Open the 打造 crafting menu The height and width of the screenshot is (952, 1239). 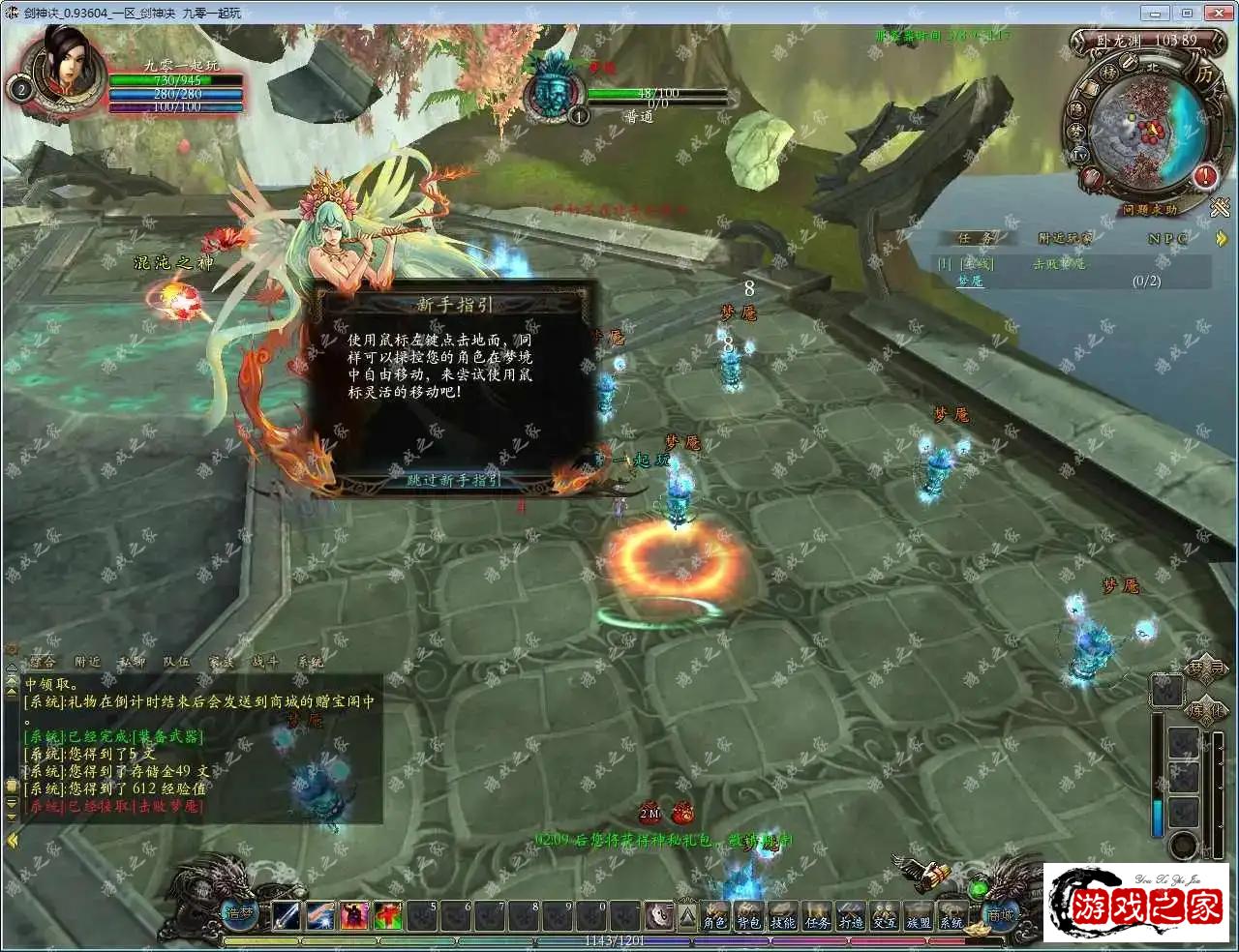pyautogui.click(x=851, y=920)
